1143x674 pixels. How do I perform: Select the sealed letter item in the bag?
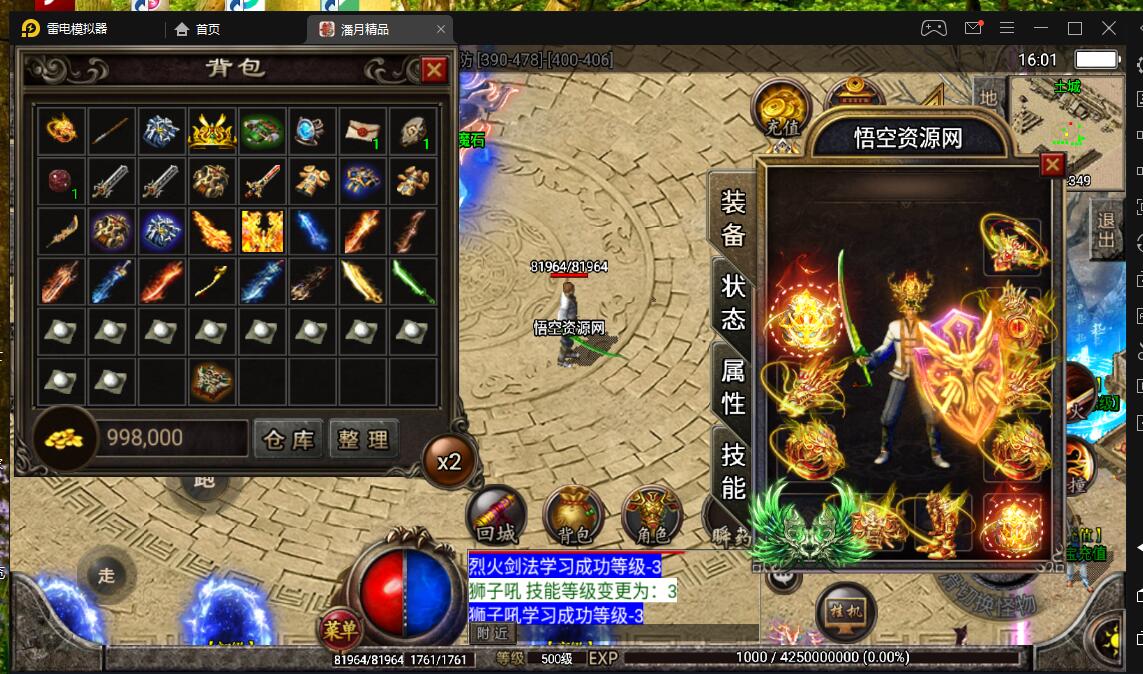click(362, 131)
